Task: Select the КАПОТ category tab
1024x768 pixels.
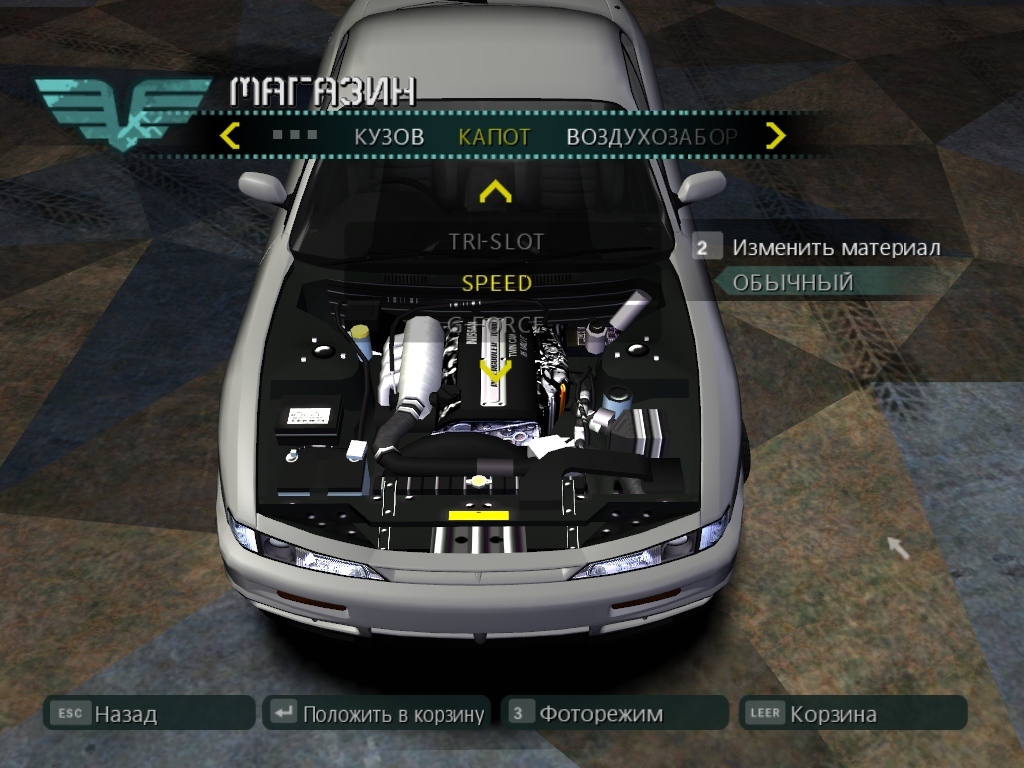Action: [x=494, y=137]
